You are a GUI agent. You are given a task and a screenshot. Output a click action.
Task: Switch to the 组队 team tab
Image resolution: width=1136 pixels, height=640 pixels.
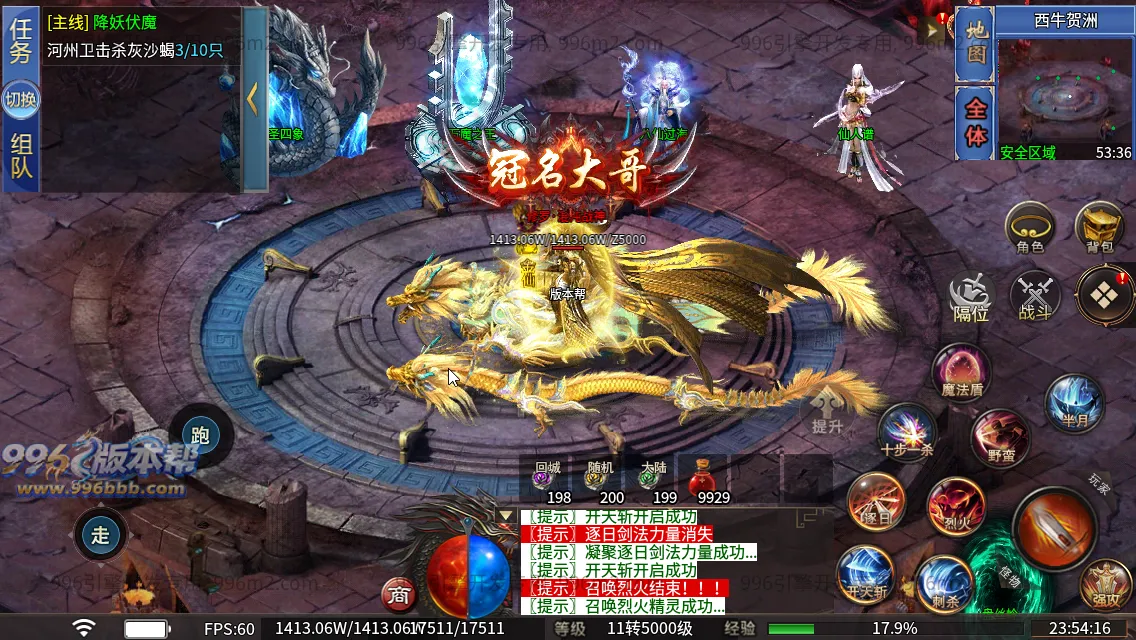click(21, 157)
